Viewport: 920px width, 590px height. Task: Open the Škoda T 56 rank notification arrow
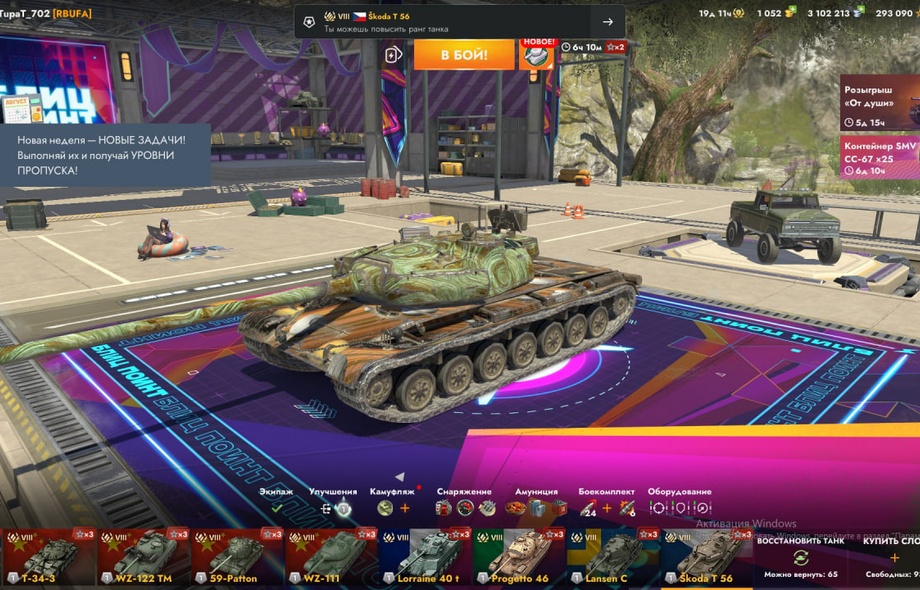pyautogui.click(x=607, y=22)
